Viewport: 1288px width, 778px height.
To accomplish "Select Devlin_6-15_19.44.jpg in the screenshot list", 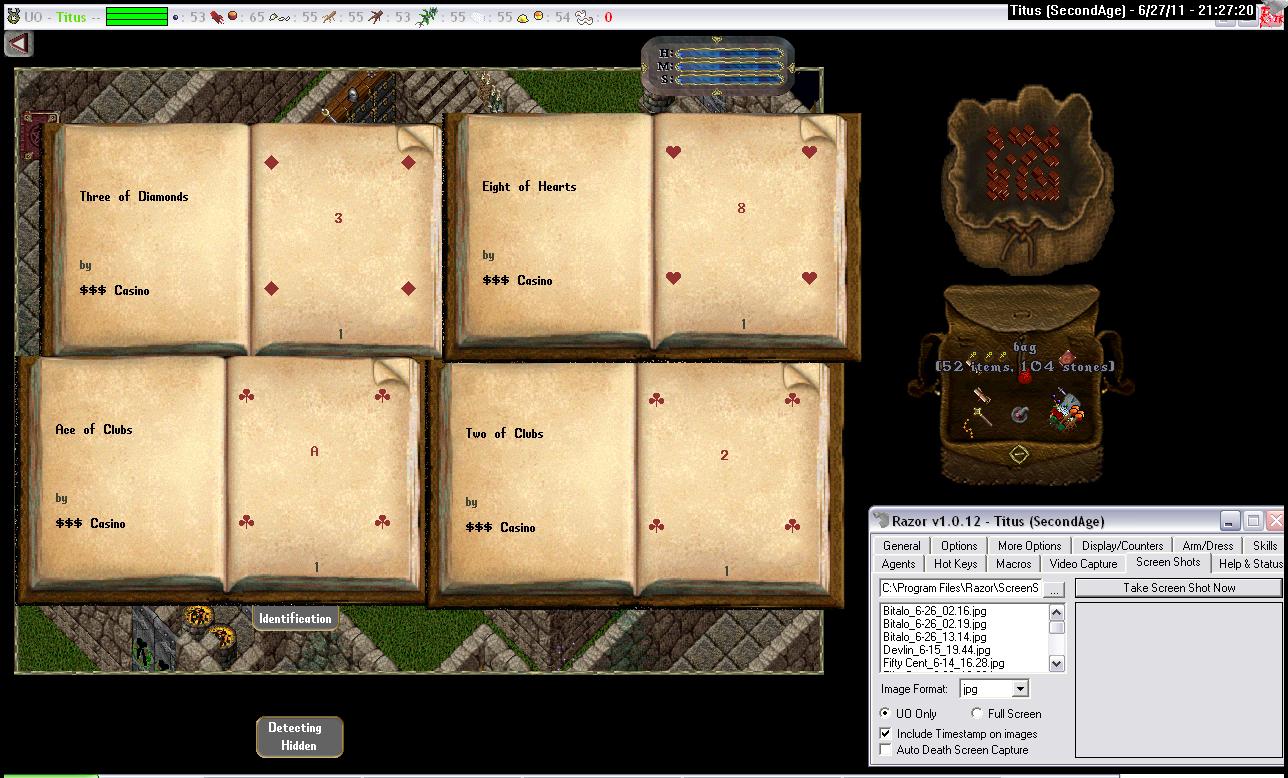I will tap(936, 650).
